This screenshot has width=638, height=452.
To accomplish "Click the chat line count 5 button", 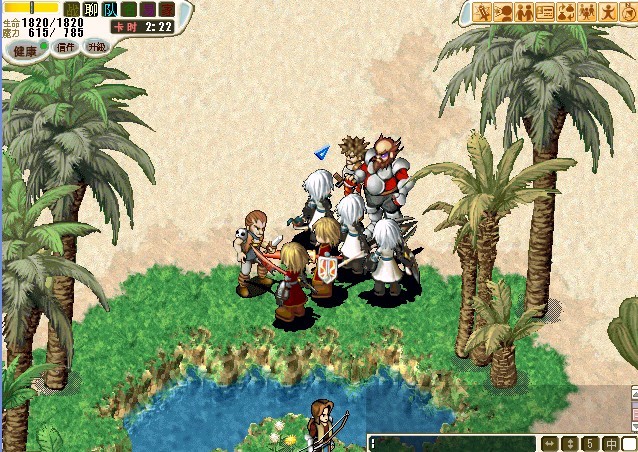I will click(x=590, y=443).
